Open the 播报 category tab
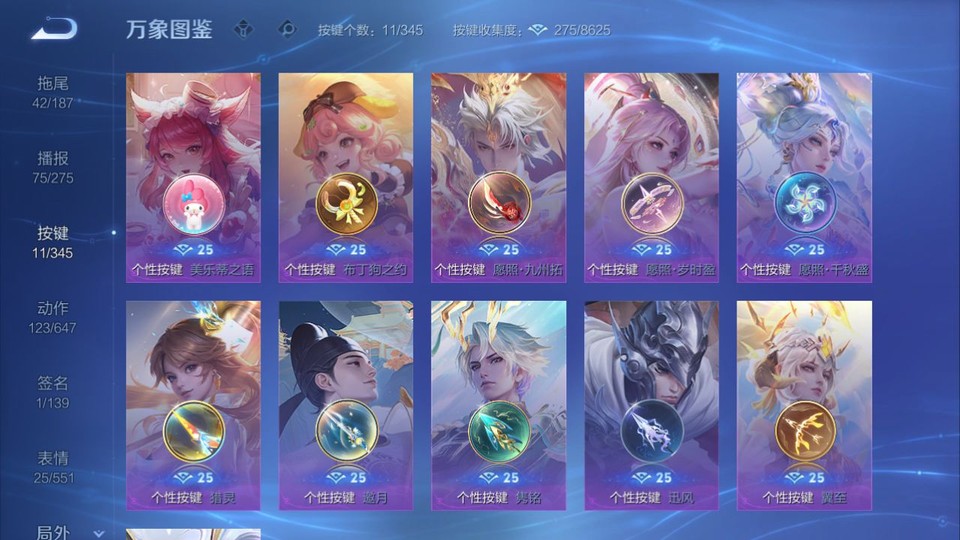960x540 pixels. point(53,166)
